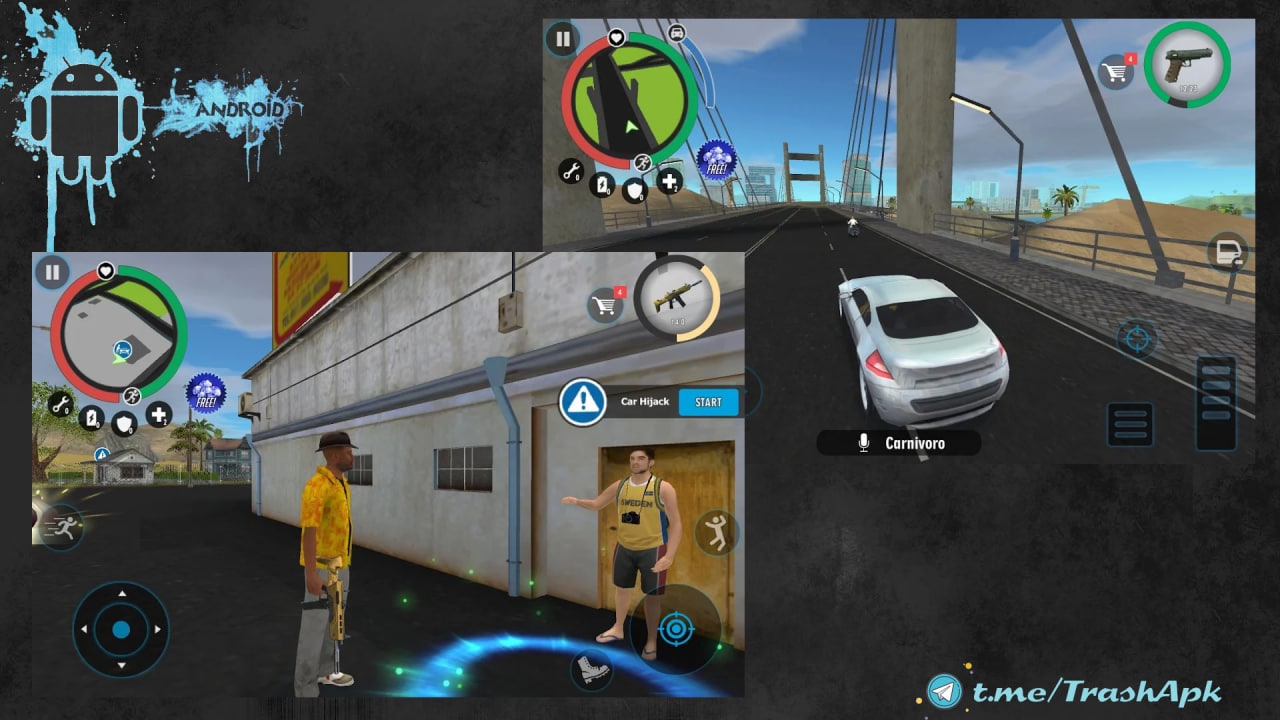The height and width of the screenshot is (720, 1280).
Task: Hit the short brake pedal
Action: (x=1131, y=424)
